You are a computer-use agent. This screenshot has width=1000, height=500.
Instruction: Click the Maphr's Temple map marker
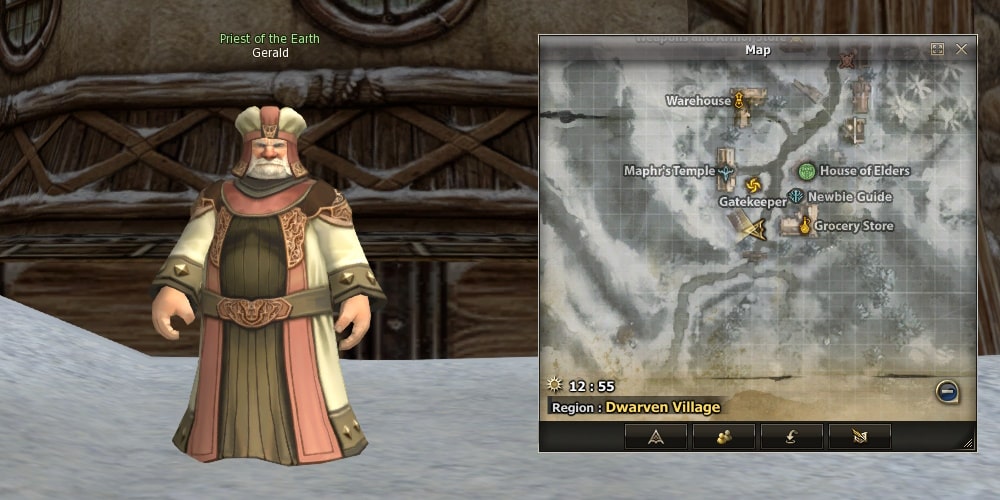point(727,171)
